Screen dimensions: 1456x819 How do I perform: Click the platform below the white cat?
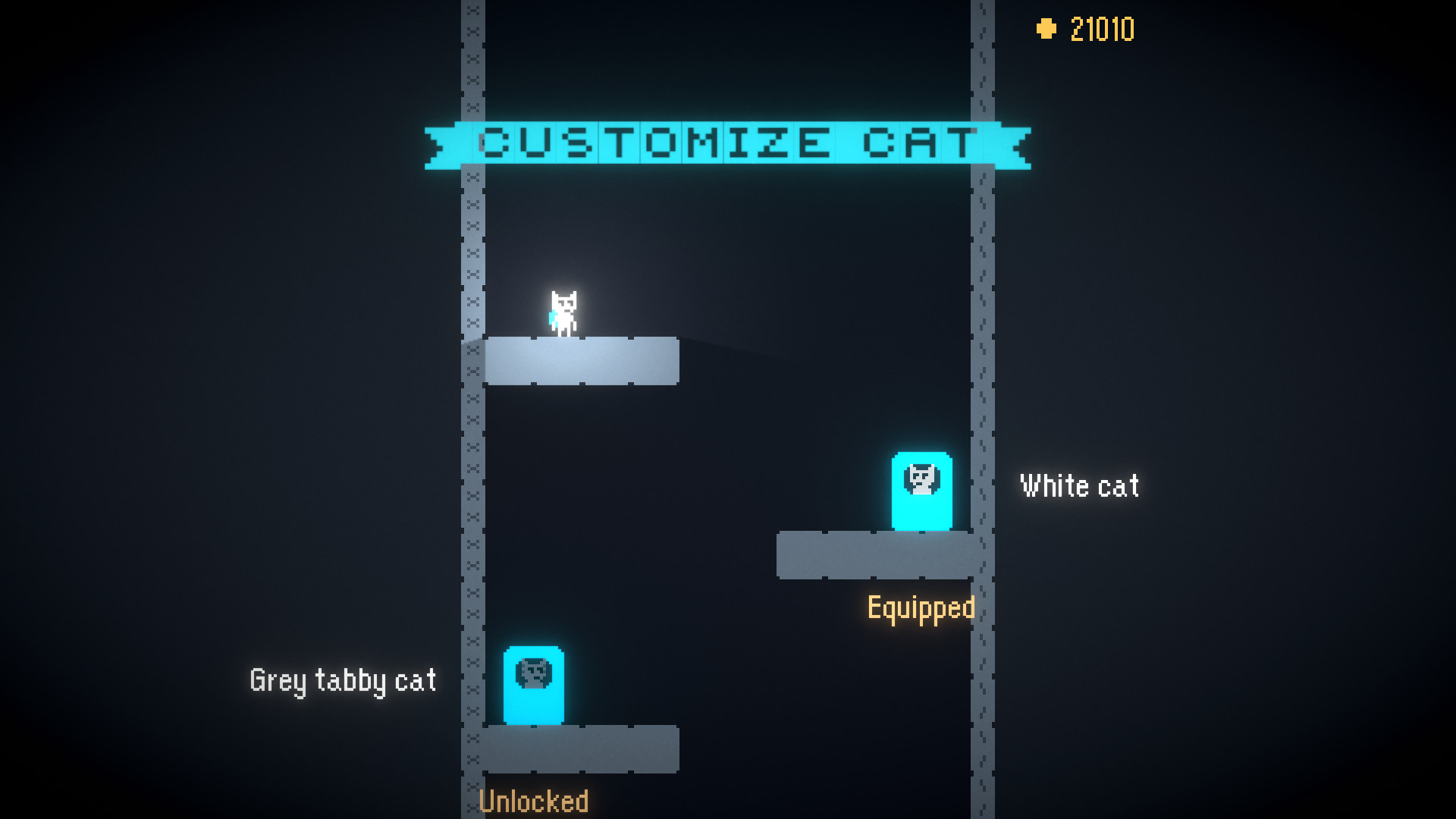582,362
